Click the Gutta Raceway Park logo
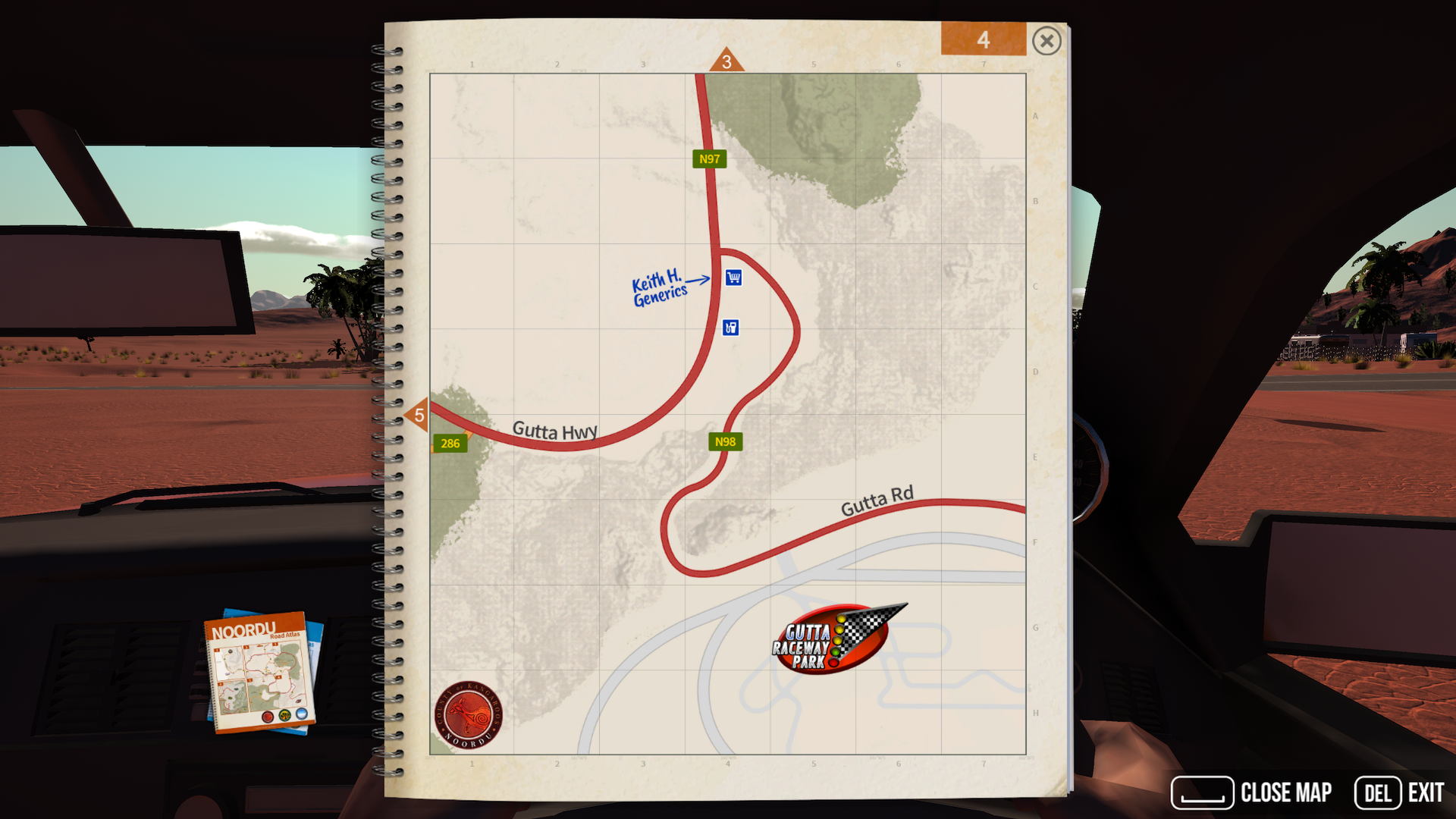1456x819 pixels. (833, 639)
